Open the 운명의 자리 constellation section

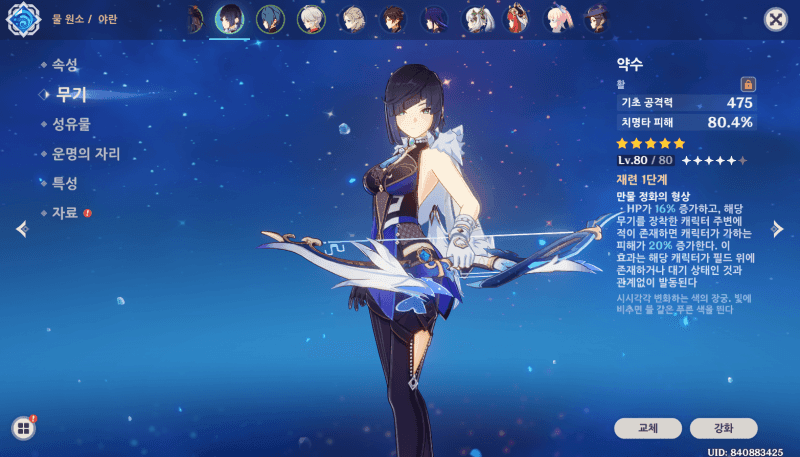point(86,155)
